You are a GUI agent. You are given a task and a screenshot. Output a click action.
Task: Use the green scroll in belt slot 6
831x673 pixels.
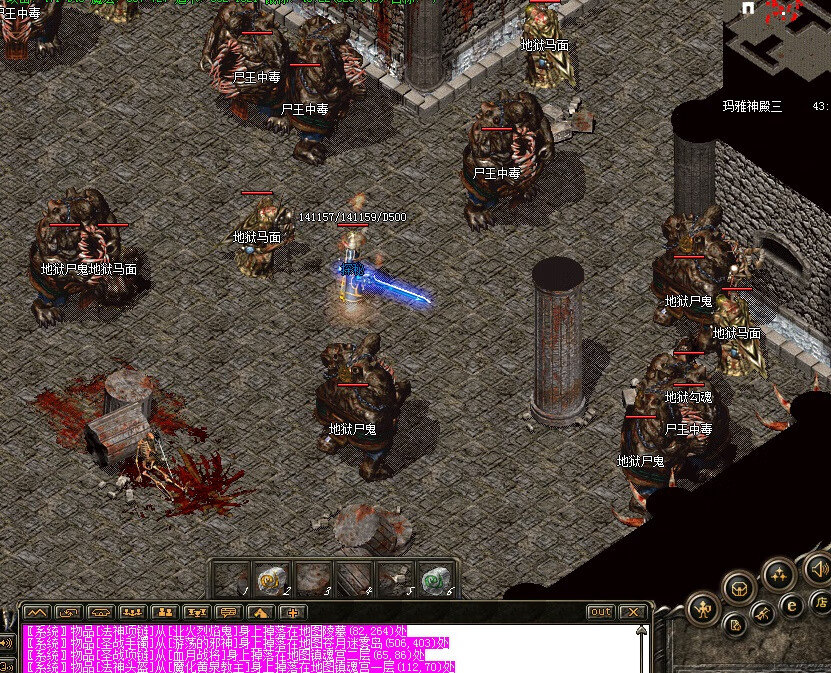click(x=432, y=578)
